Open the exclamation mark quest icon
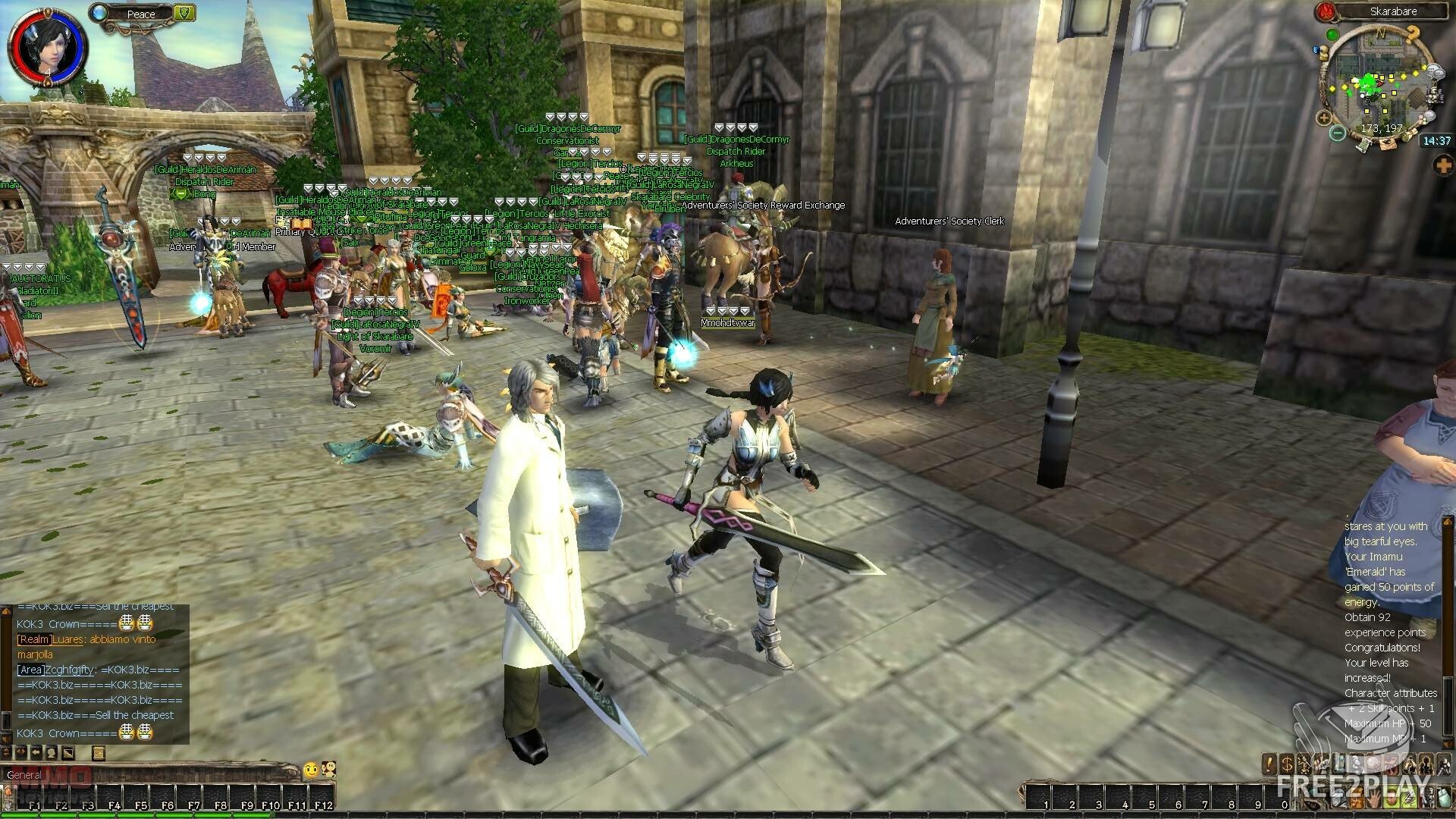 1269,763
